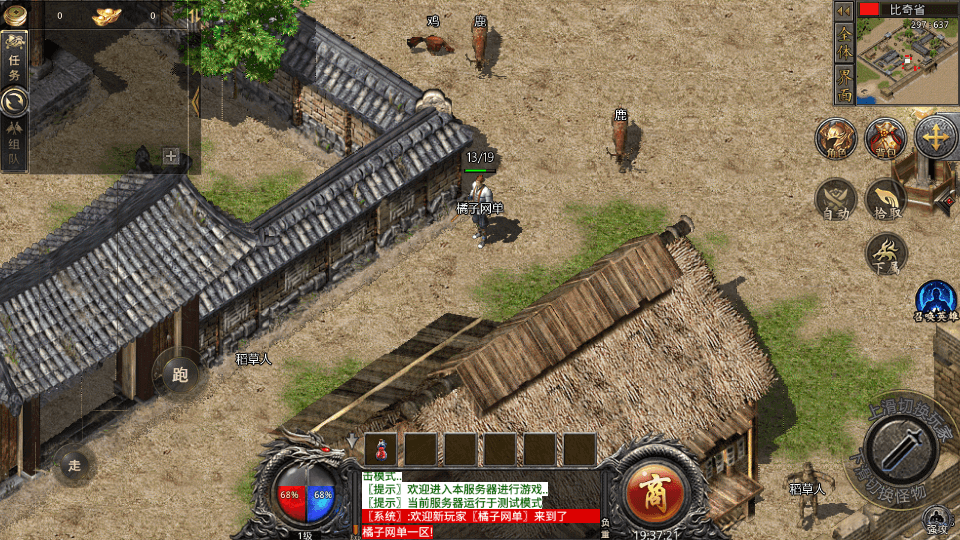This screenshot has width=960, height=540.
Task: Open the 下属 subordinates button
Action: coord(885,253)
